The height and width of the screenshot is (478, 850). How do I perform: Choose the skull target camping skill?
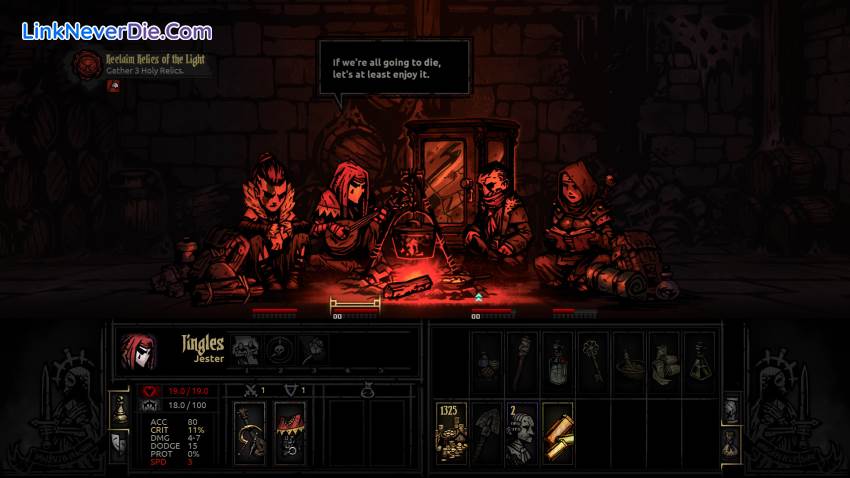point(280,349)
